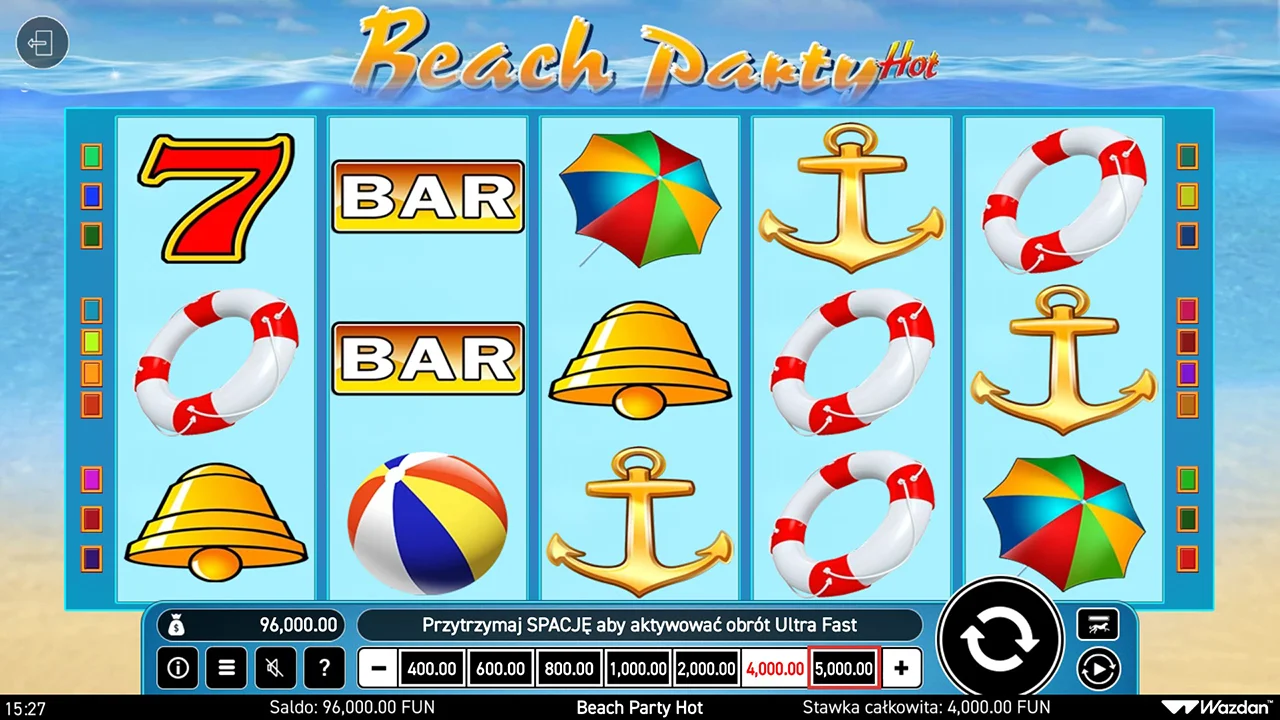Toggle the muted speaker sound button

pyautogui.click(x=275, y=667)
